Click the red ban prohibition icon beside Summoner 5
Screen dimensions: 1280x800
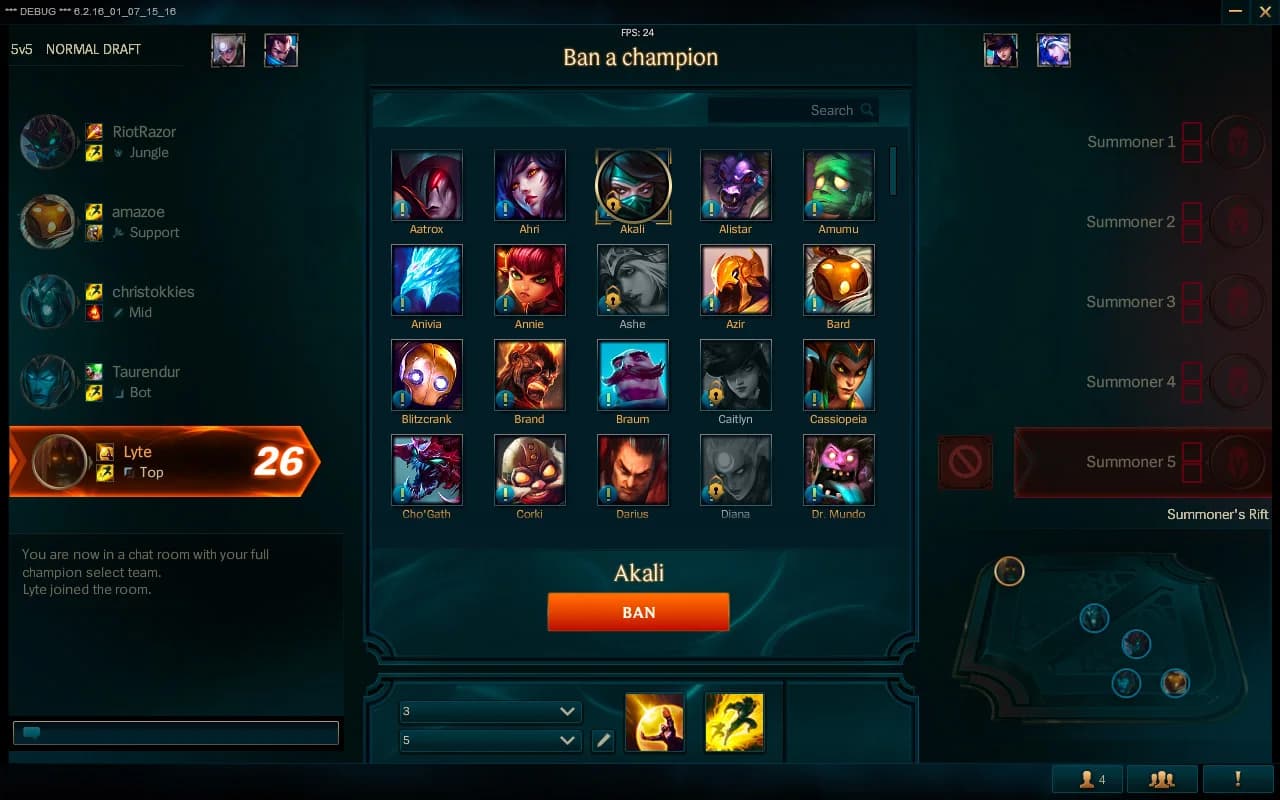pos(964,462)
